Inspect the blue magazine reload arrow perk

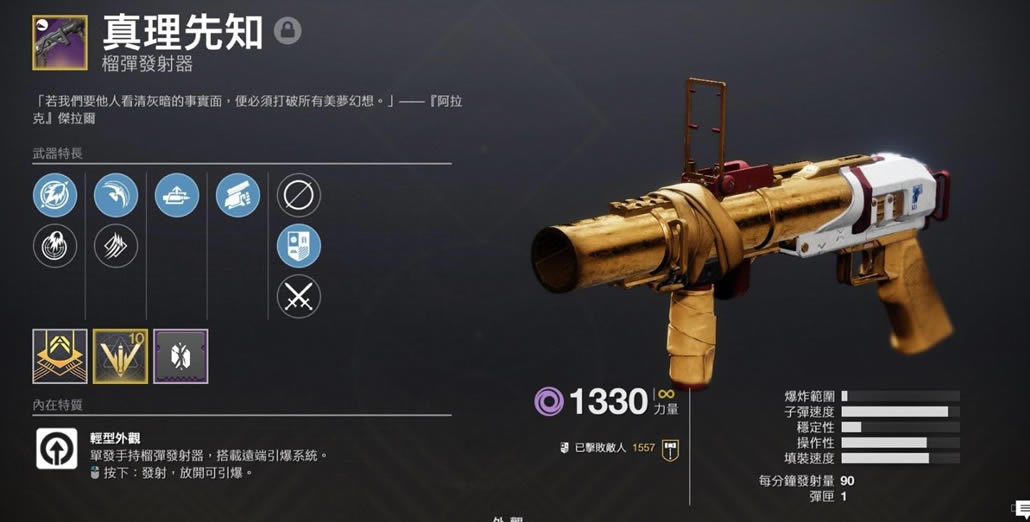177,195
